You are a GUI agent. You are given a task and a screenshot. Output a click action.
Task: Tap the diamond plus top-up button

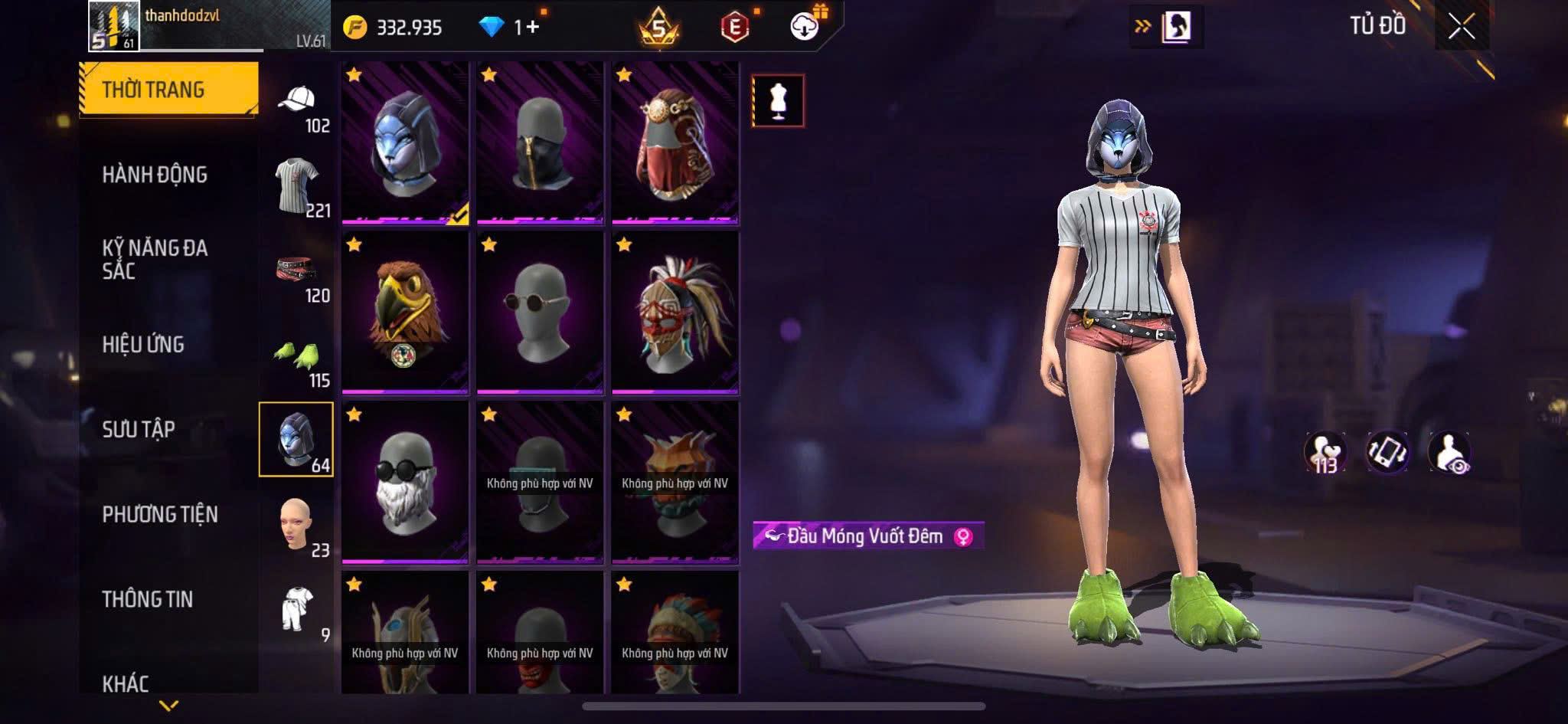coord(528,28)
